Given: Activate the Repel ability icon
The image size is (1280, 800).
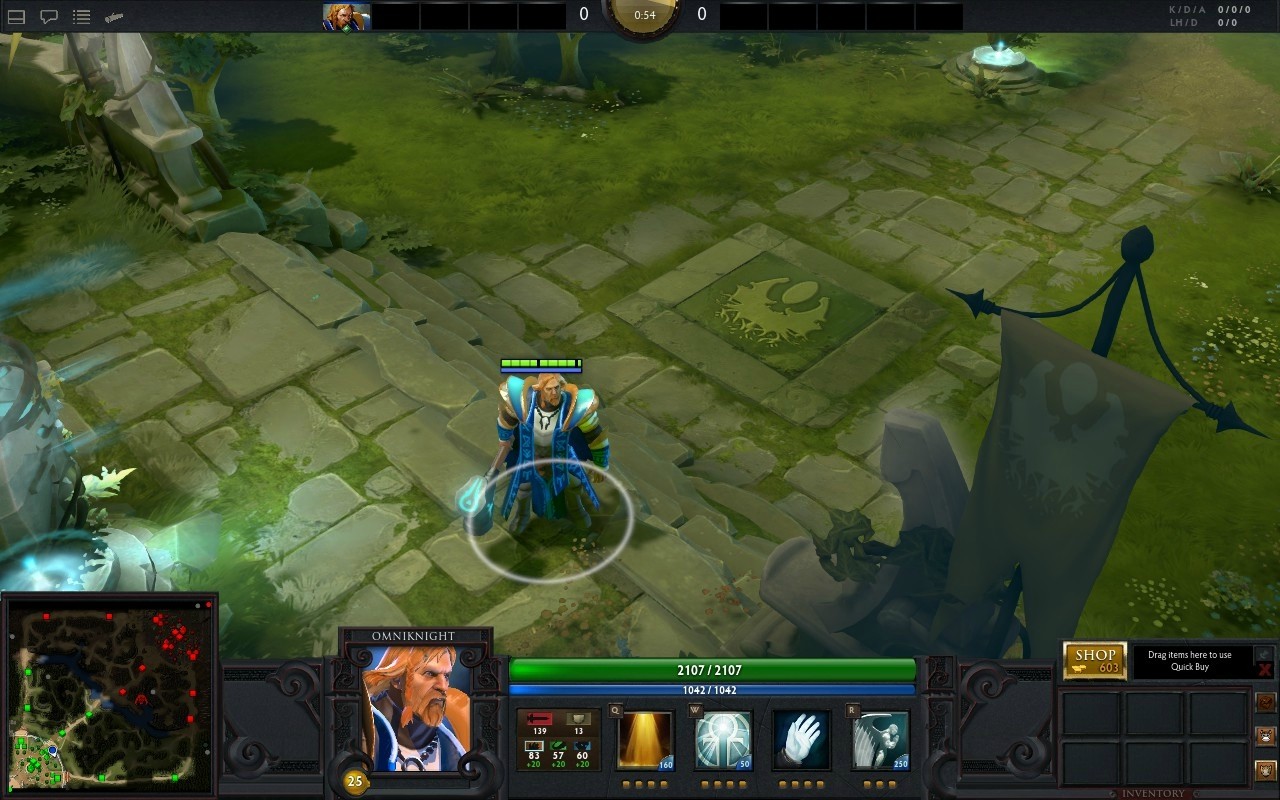Looking at the screenshot, I should [723, 740].
